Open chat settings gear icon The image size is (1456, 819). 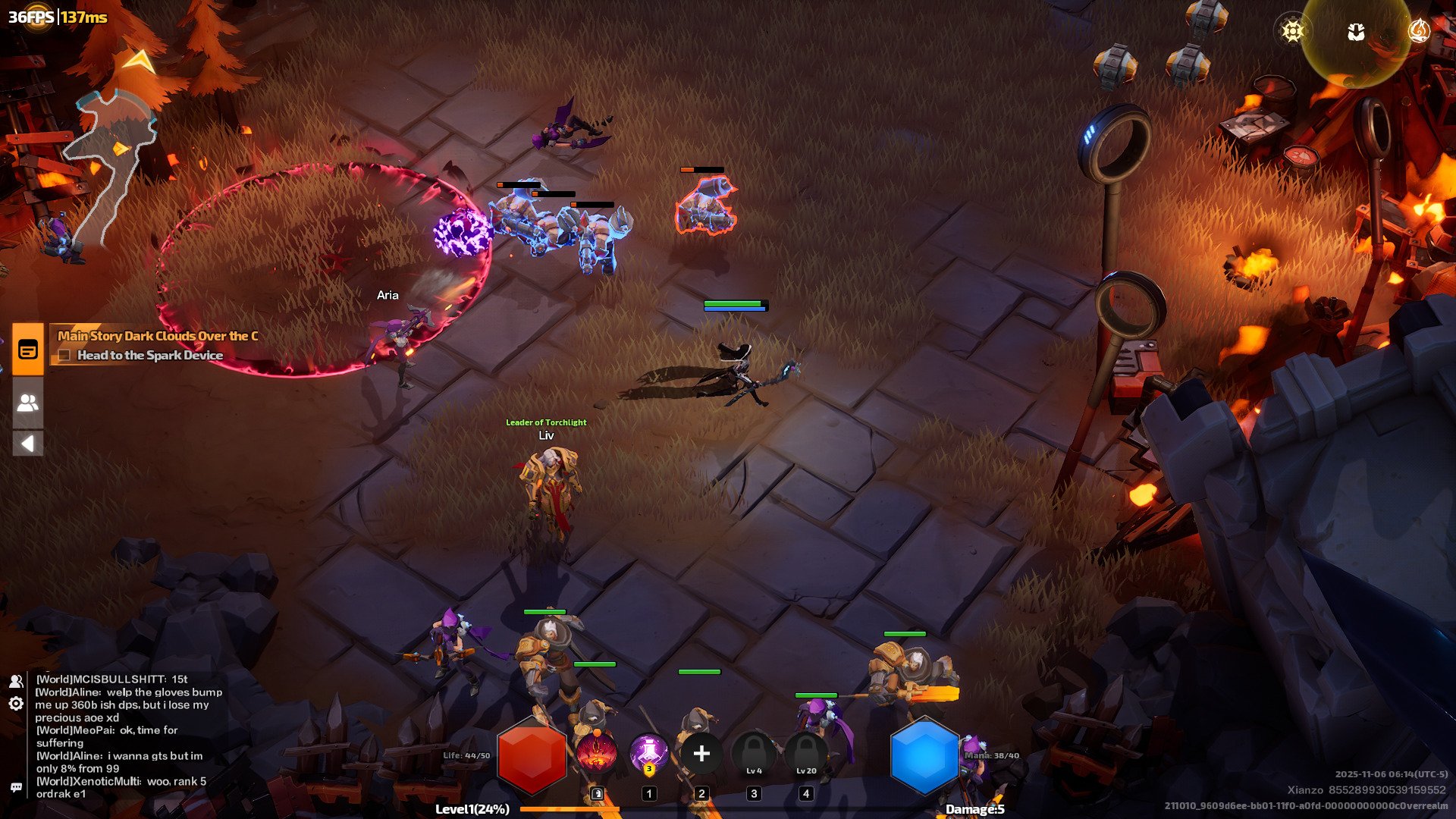(16, 704)
